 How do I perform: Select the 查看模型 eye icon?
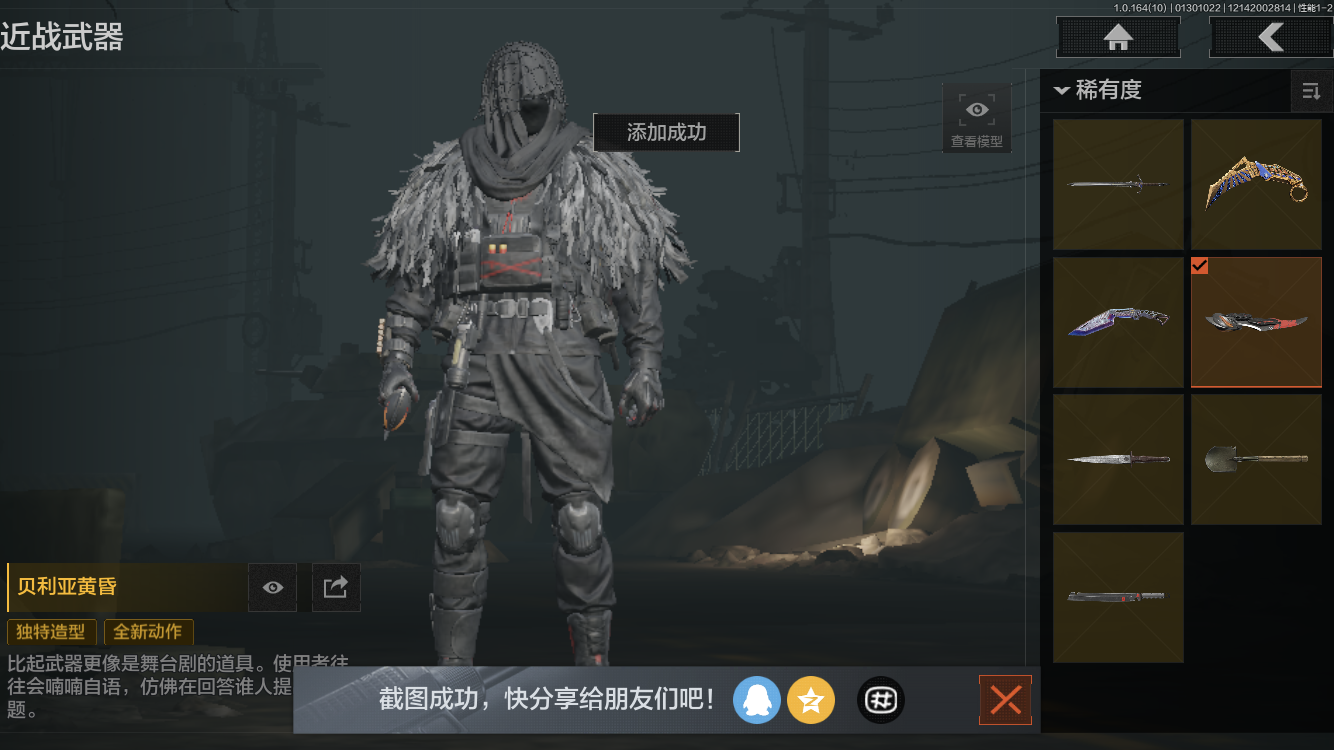point(976,109)
